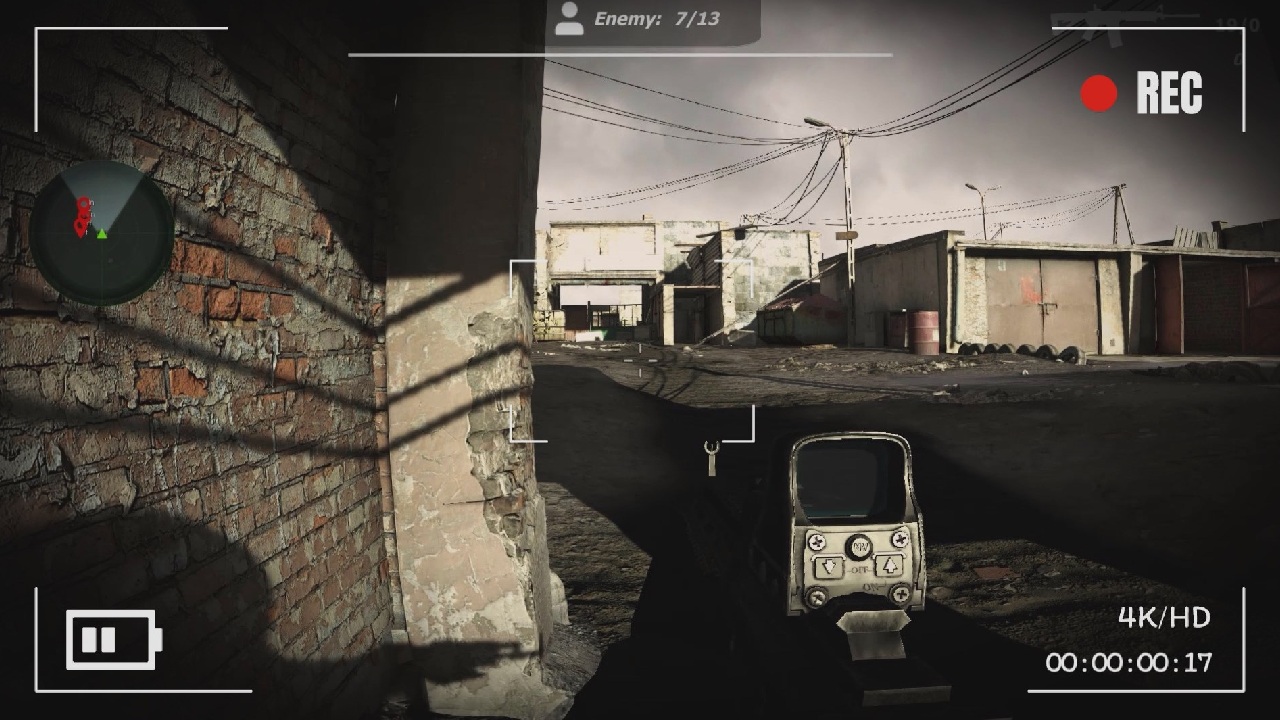Screen dimensions: 1280x720
Task: Toggle the NV button on the sight
Action: point(858,545)
